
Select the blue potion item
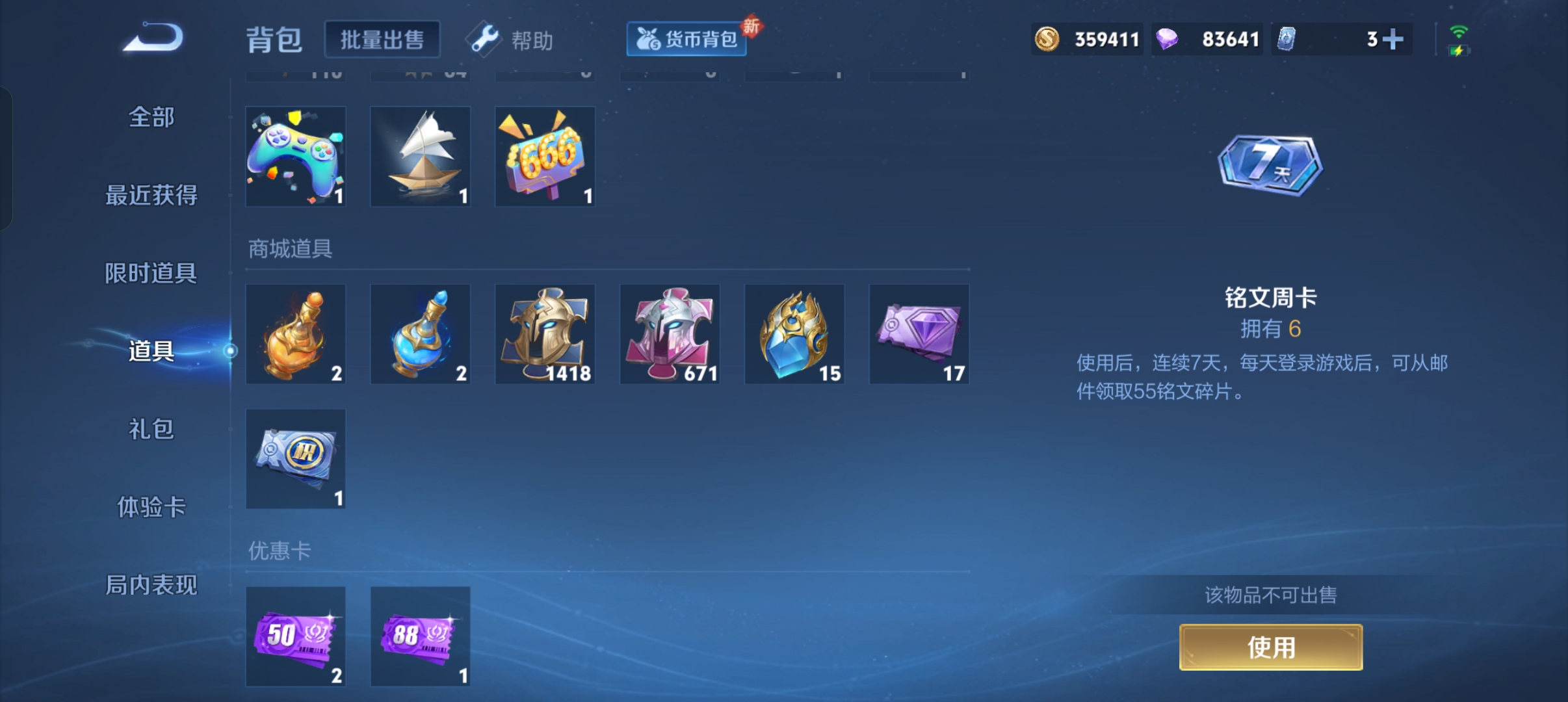[x=419, y=333]
